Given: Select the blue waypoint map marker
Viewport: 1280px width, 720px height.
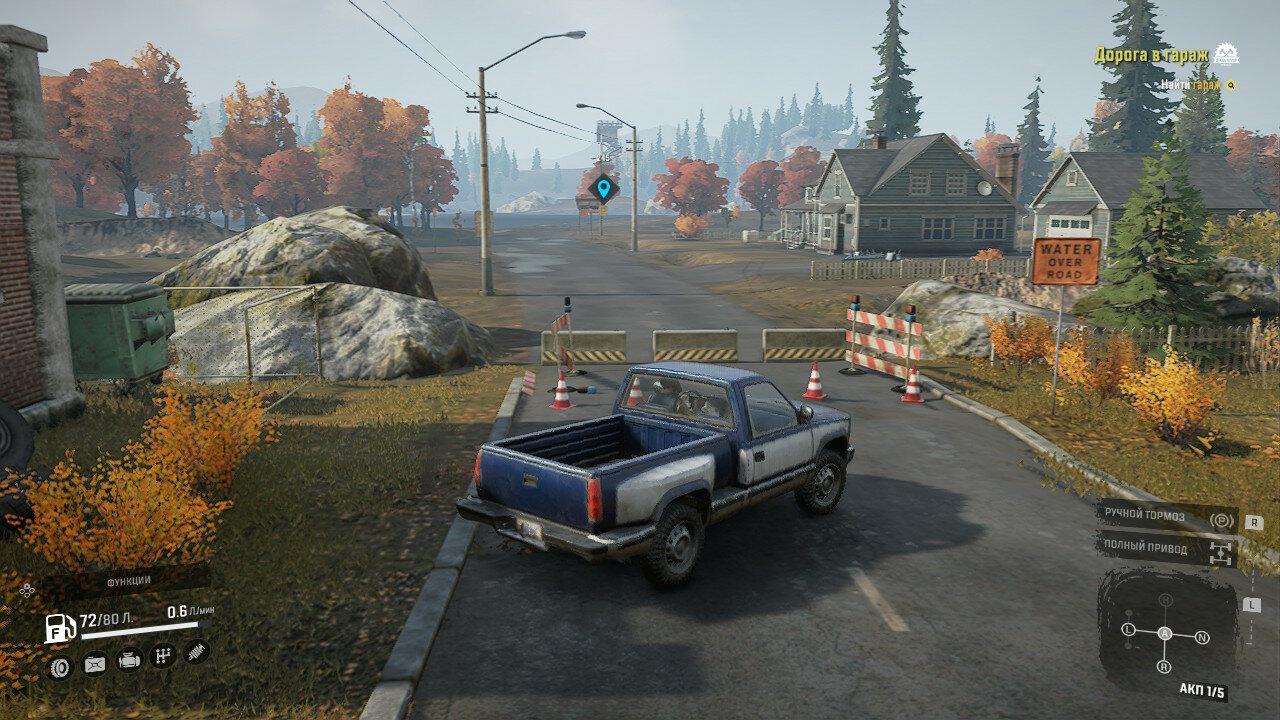Looking at the screenshot, I should click(x=603, y=187).
